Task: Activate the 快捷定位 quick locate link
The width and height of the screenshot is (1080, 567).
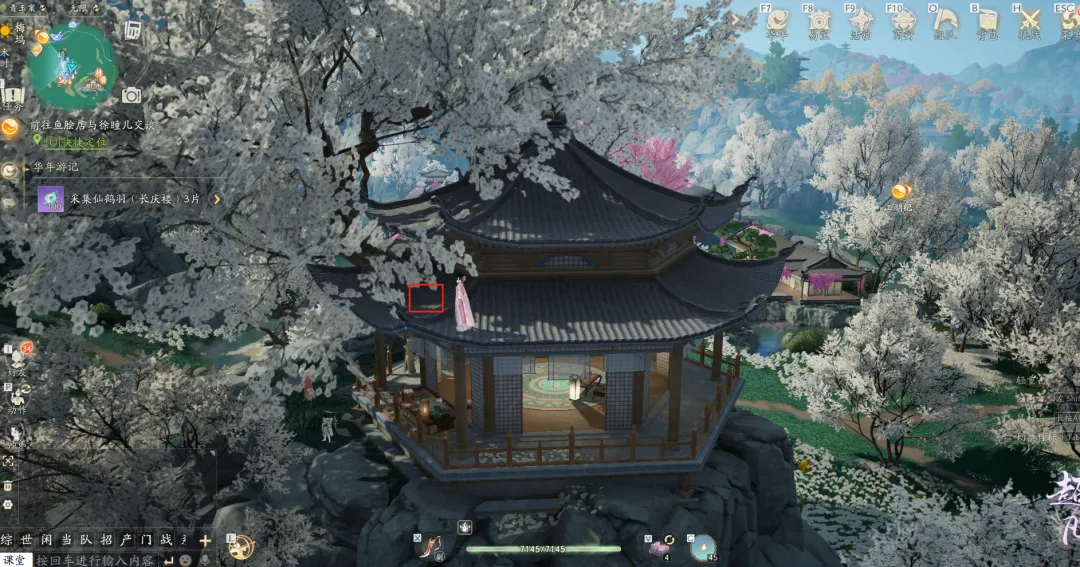Action: (x=74, y=142)
